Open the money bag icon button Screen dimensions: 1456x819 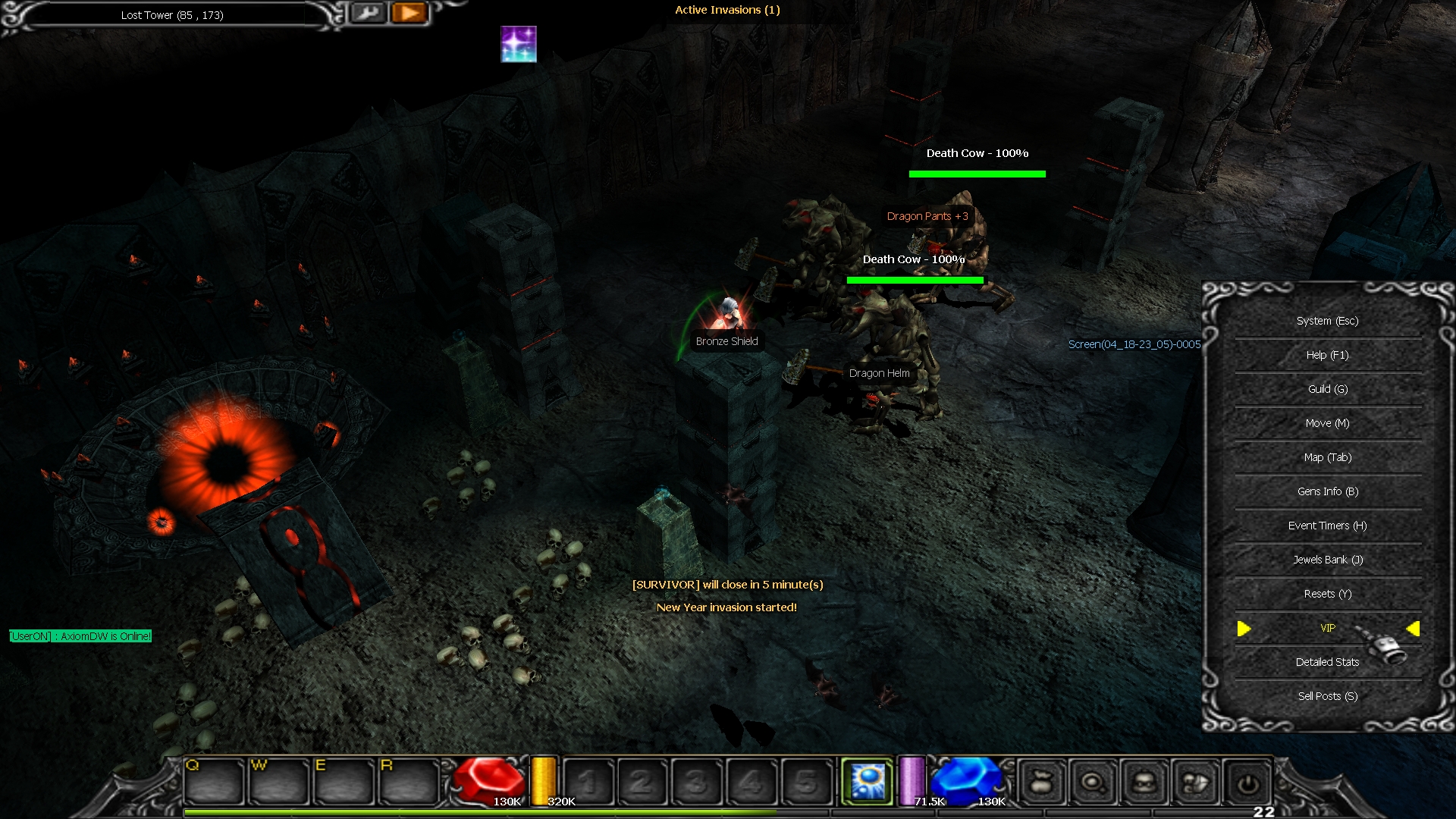click(x=1042, y=782)
